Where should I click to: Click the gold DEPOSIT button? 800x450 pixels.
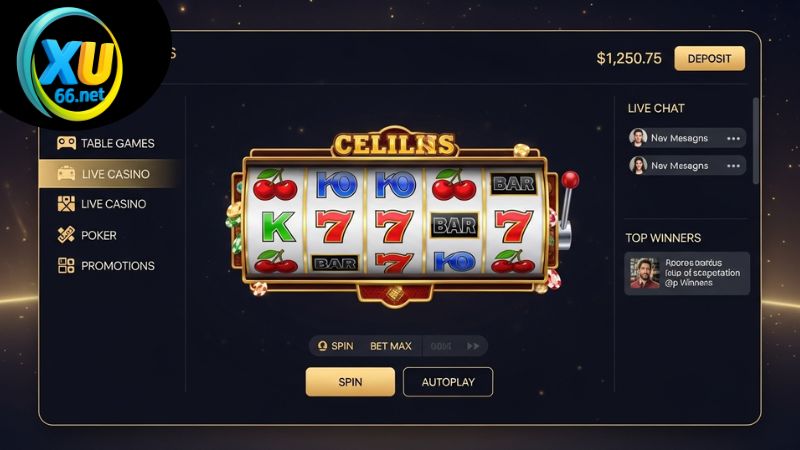(709, 58)
